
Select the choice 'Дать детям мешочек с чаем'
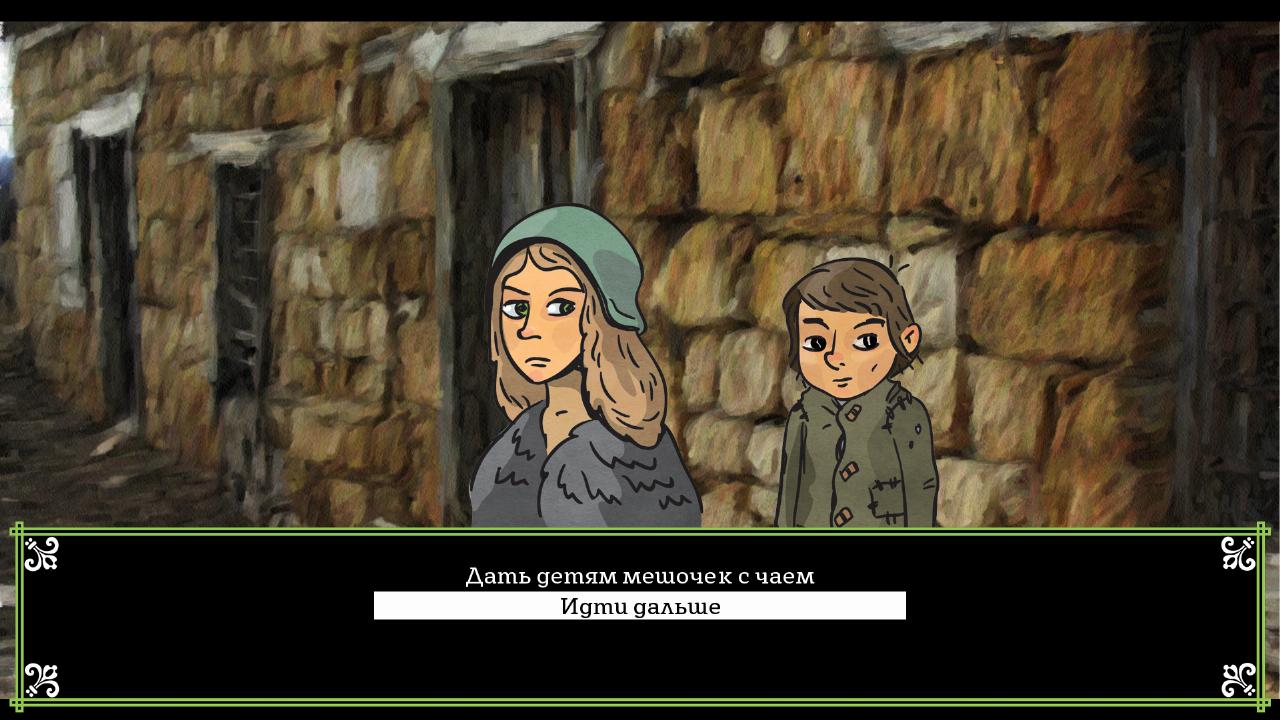pyautogui.click(x=639, y=576)
